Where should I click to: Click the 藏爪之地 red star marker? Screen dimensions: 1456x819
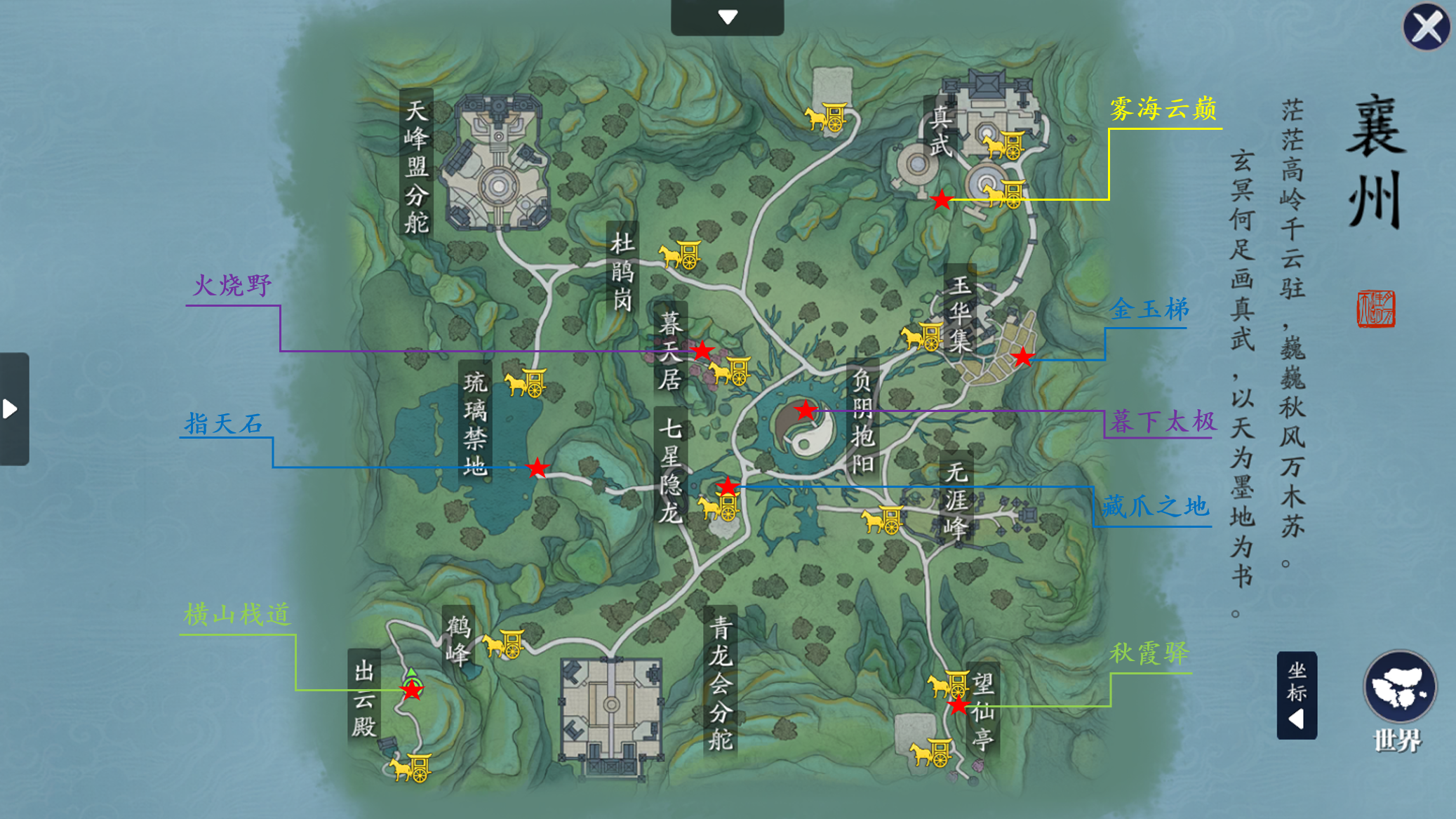728,486
